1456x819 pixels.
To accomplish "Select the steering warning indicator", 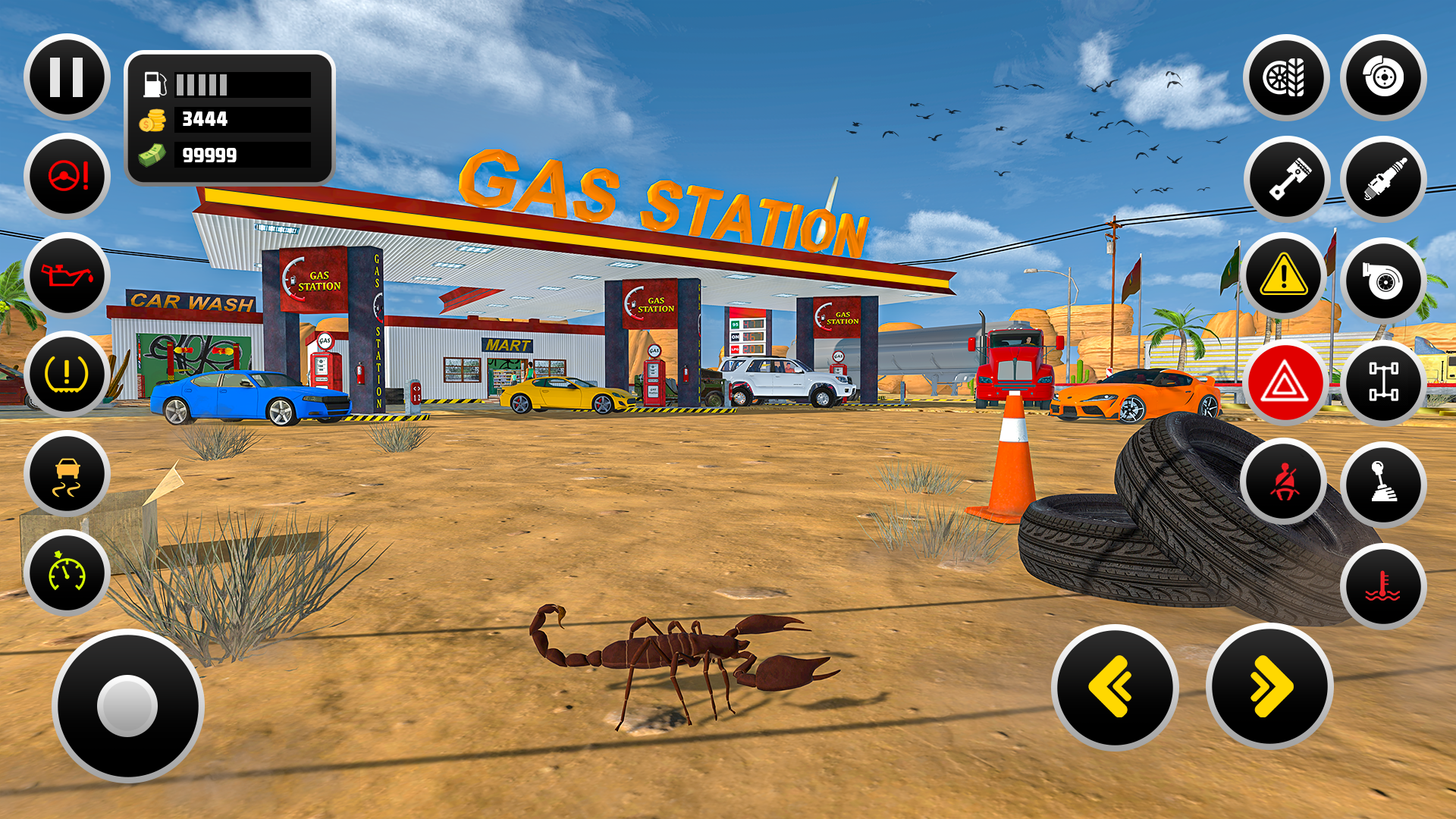I will pos(67,176).
